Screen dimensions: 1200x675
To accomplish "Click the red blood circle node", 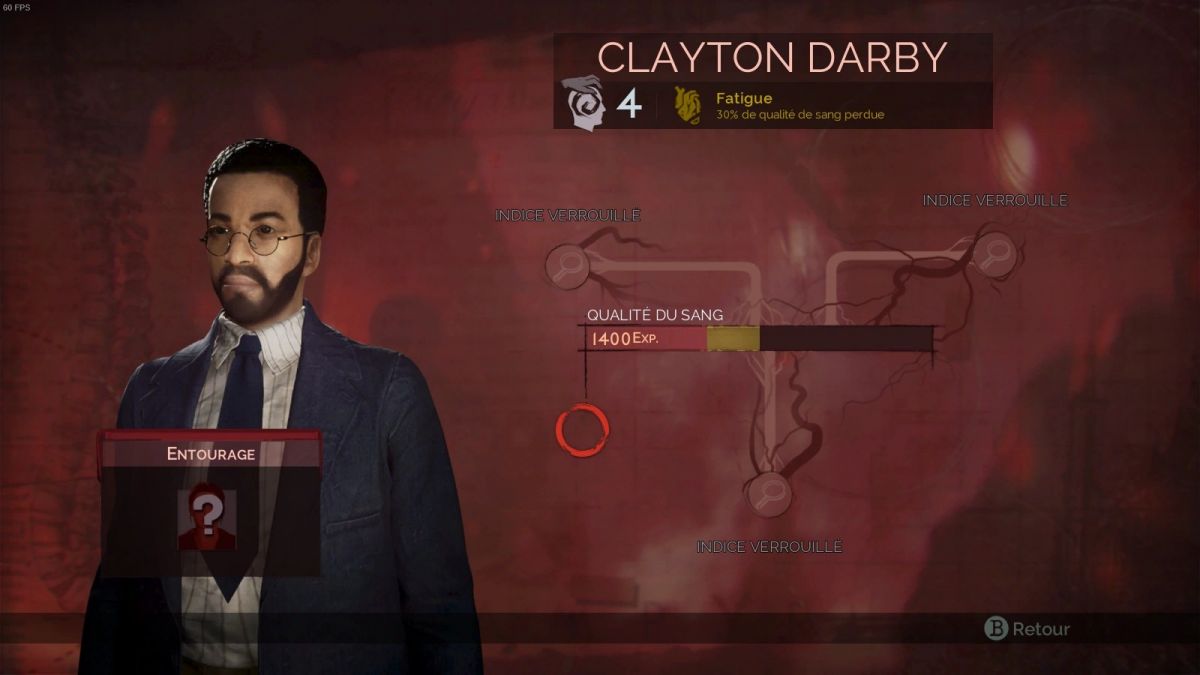I will pos(582,430).
